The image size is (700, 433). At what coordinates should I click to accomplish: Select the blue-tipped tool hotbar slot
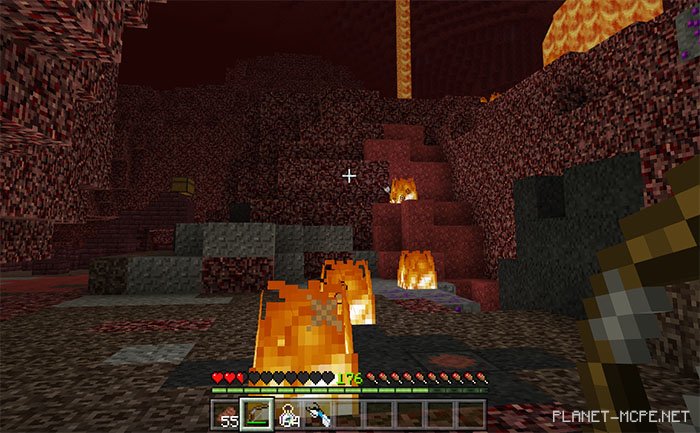(x=319, y=414)
